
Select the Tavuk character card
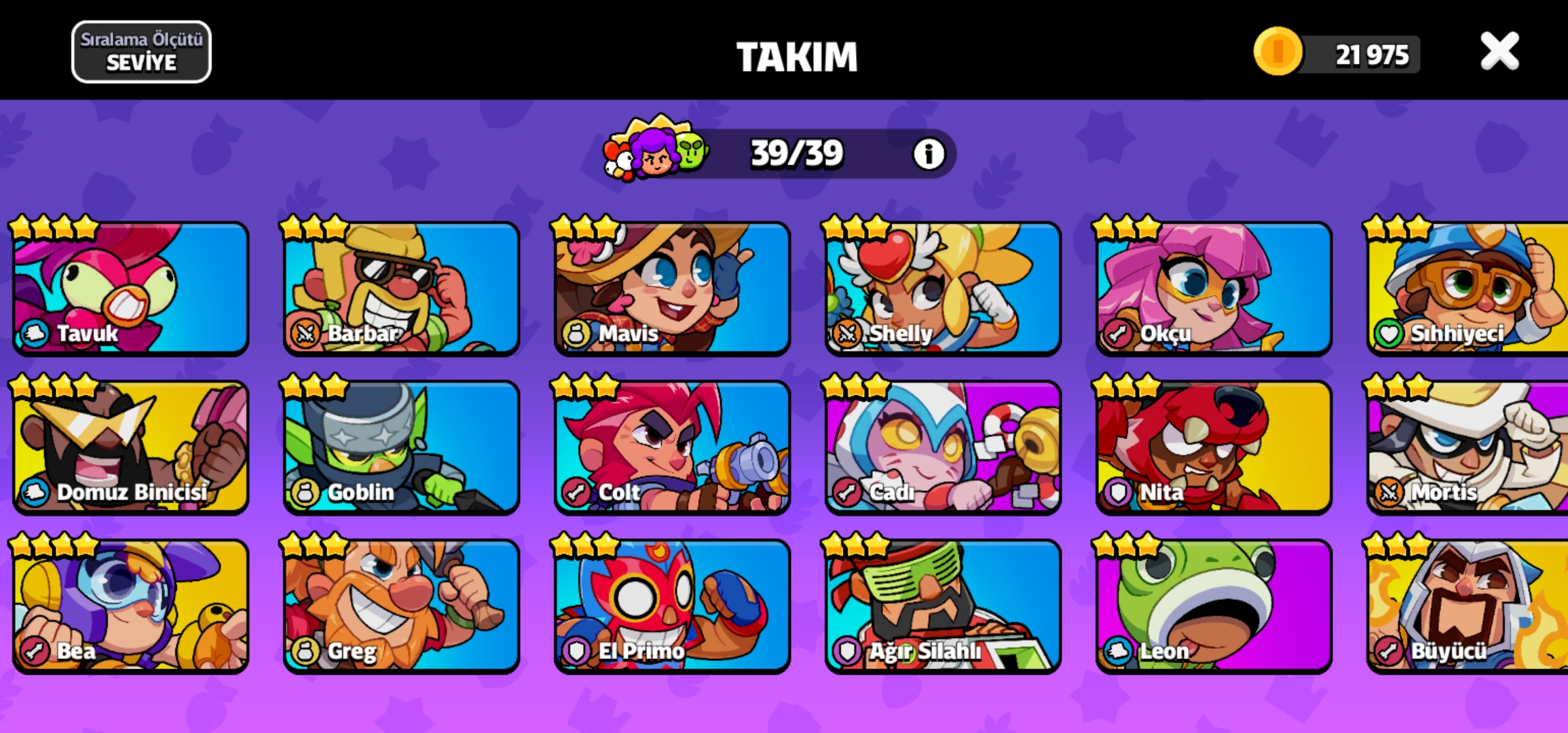tap(131, 288)
